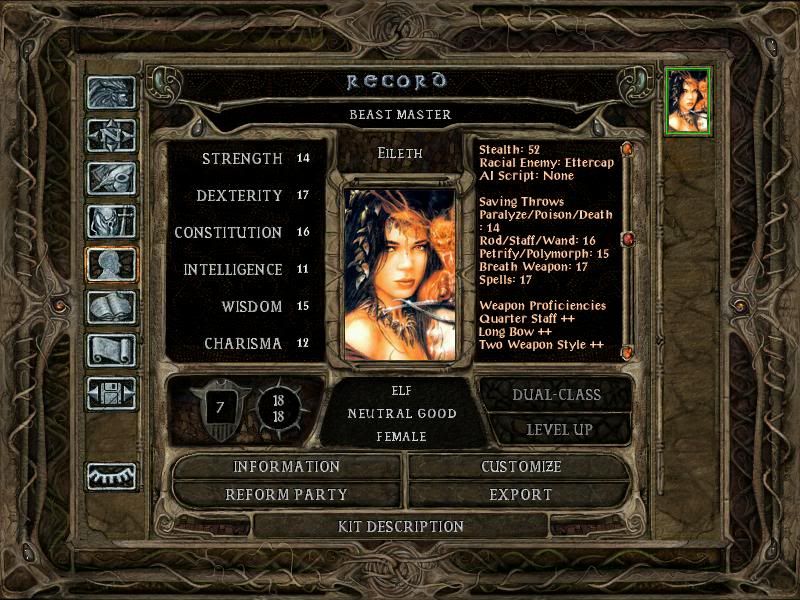Open the journal via the quill icon
Screen dimensions: 800x600
tap(111, 178)
